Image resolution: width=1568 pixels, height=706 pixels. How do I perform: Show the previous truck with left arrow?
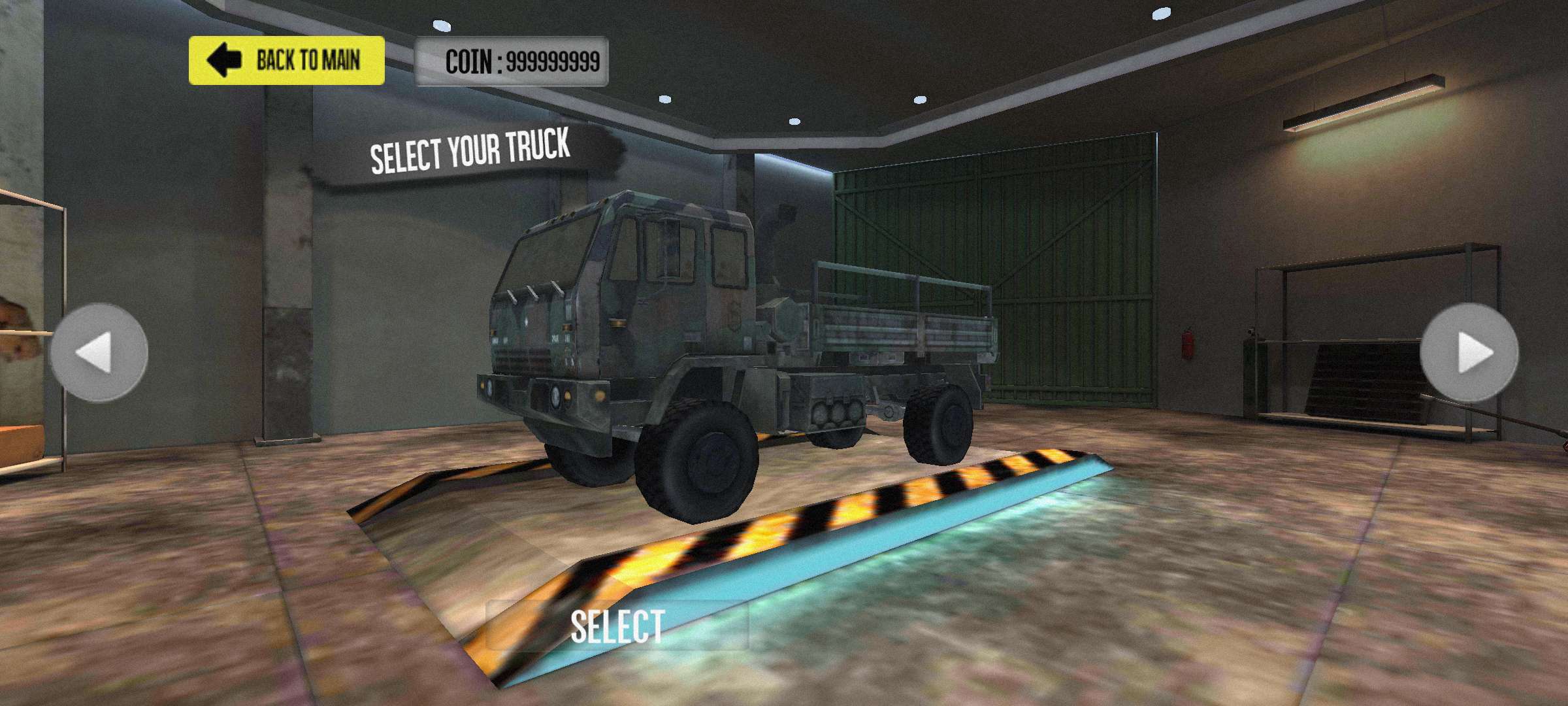click(x=99, y=352)
